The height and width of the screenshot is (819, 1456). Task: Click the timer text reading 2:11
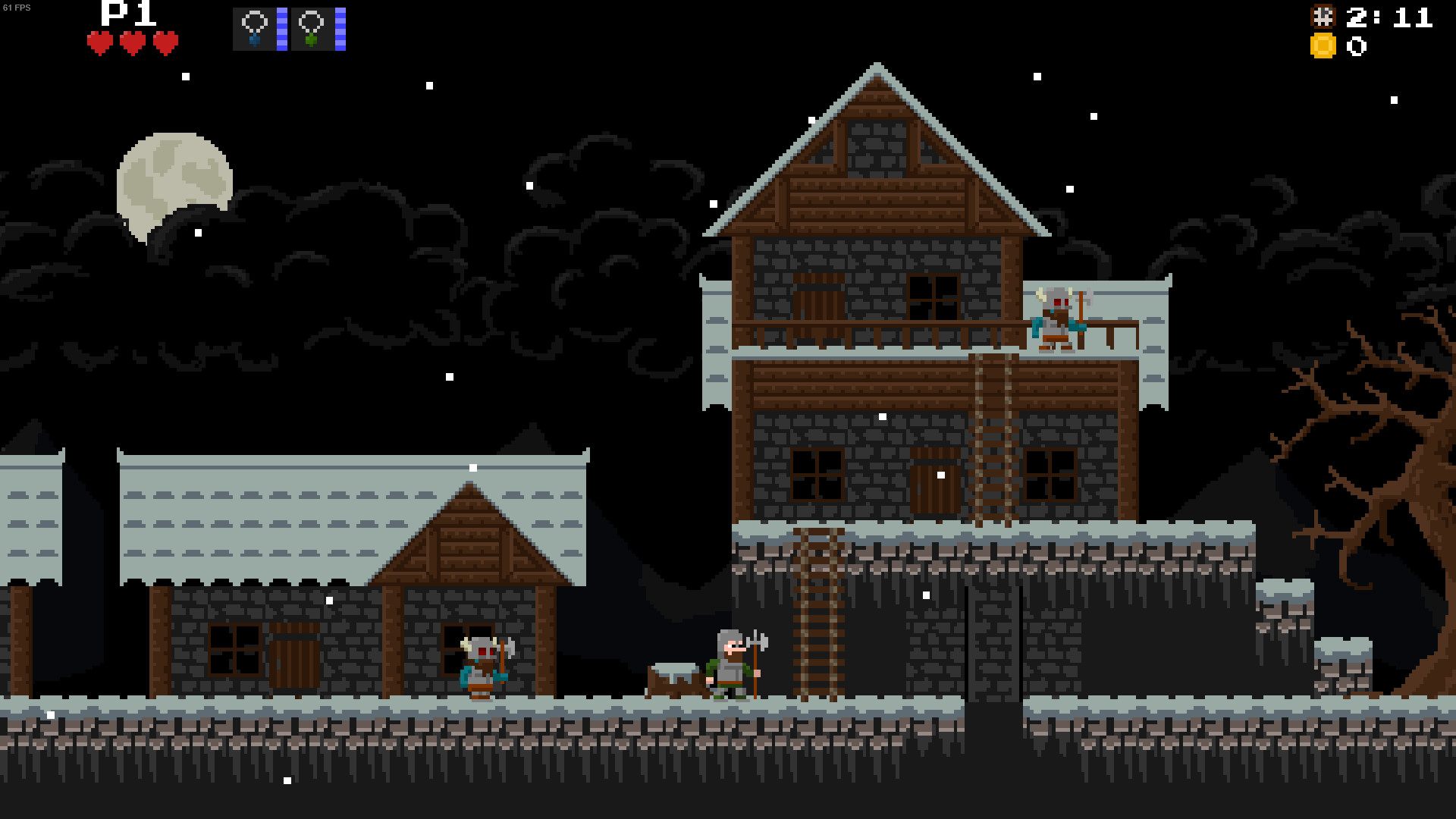click(x=1392, y=17)
